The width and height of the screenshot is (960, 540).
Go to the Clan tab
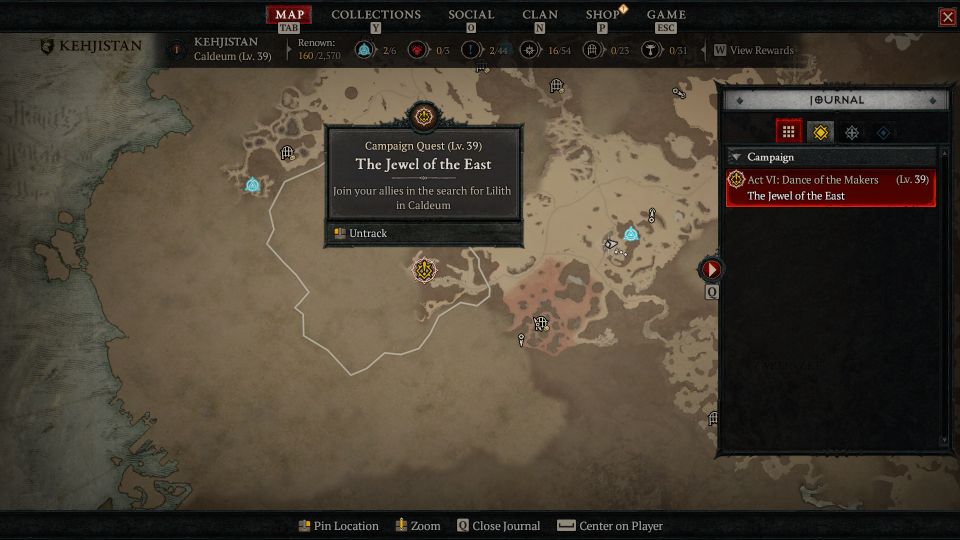540,15
